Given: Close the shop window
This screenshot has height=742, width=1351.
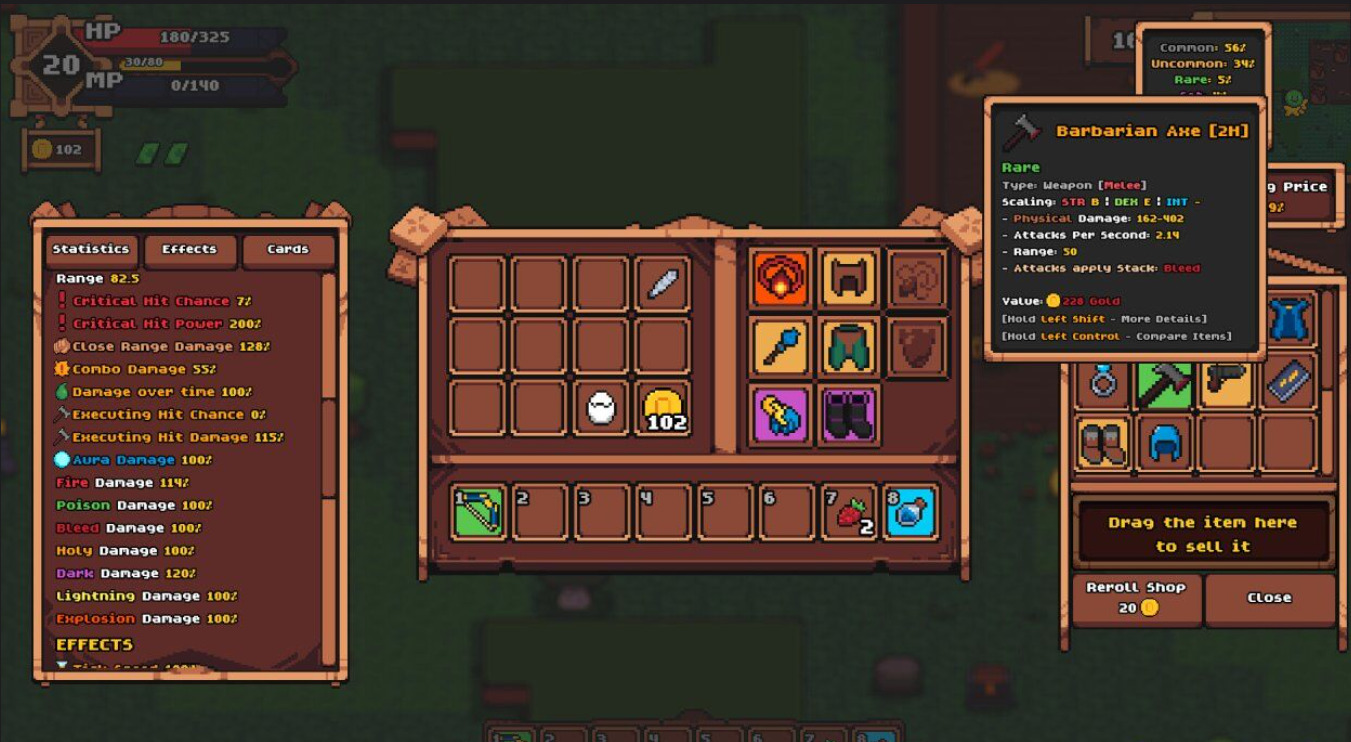Looking at the screenshot, I should point(1269,598).
